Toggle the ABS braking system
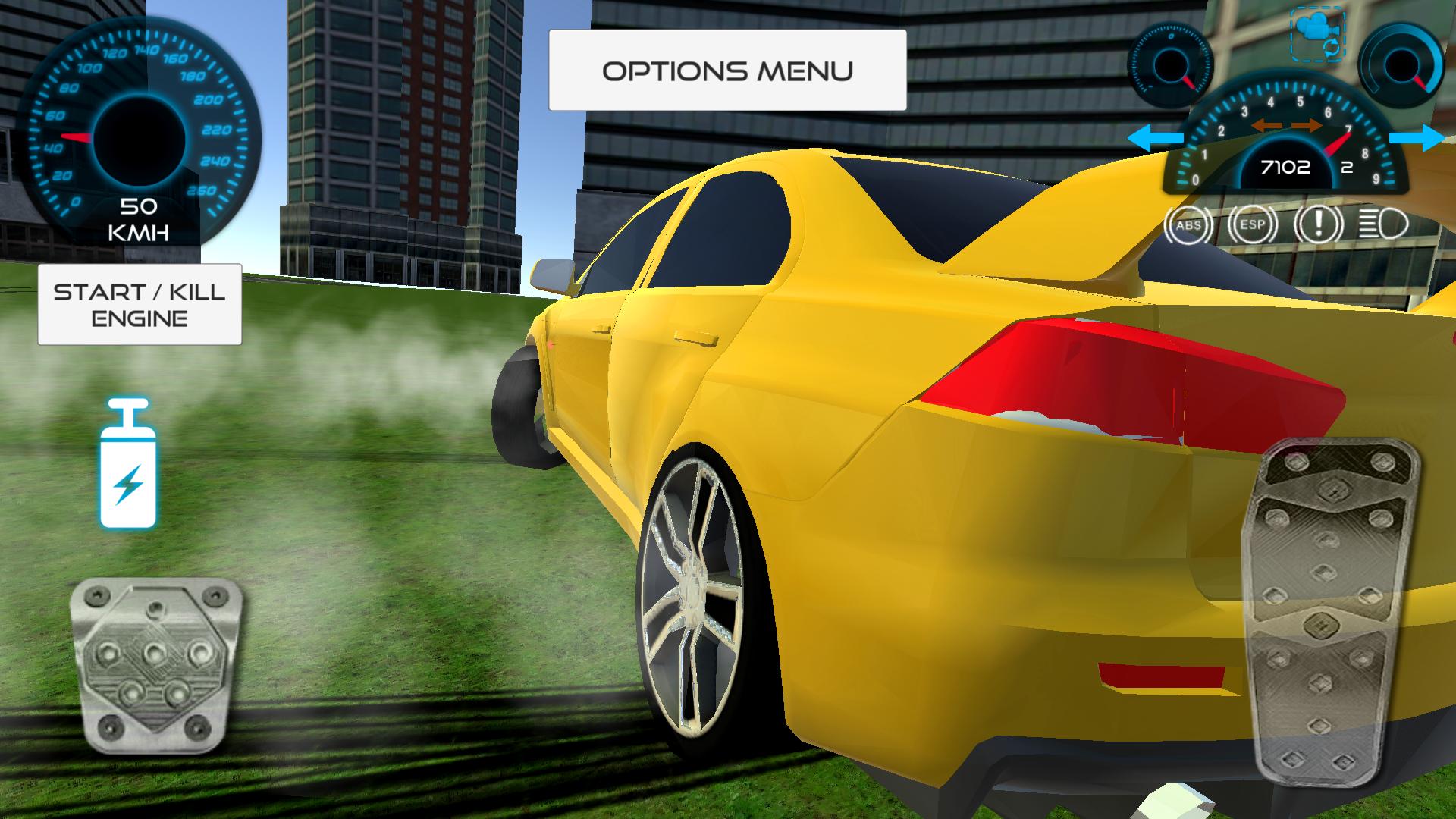The image size is (1456, 819). point(1191,224)
